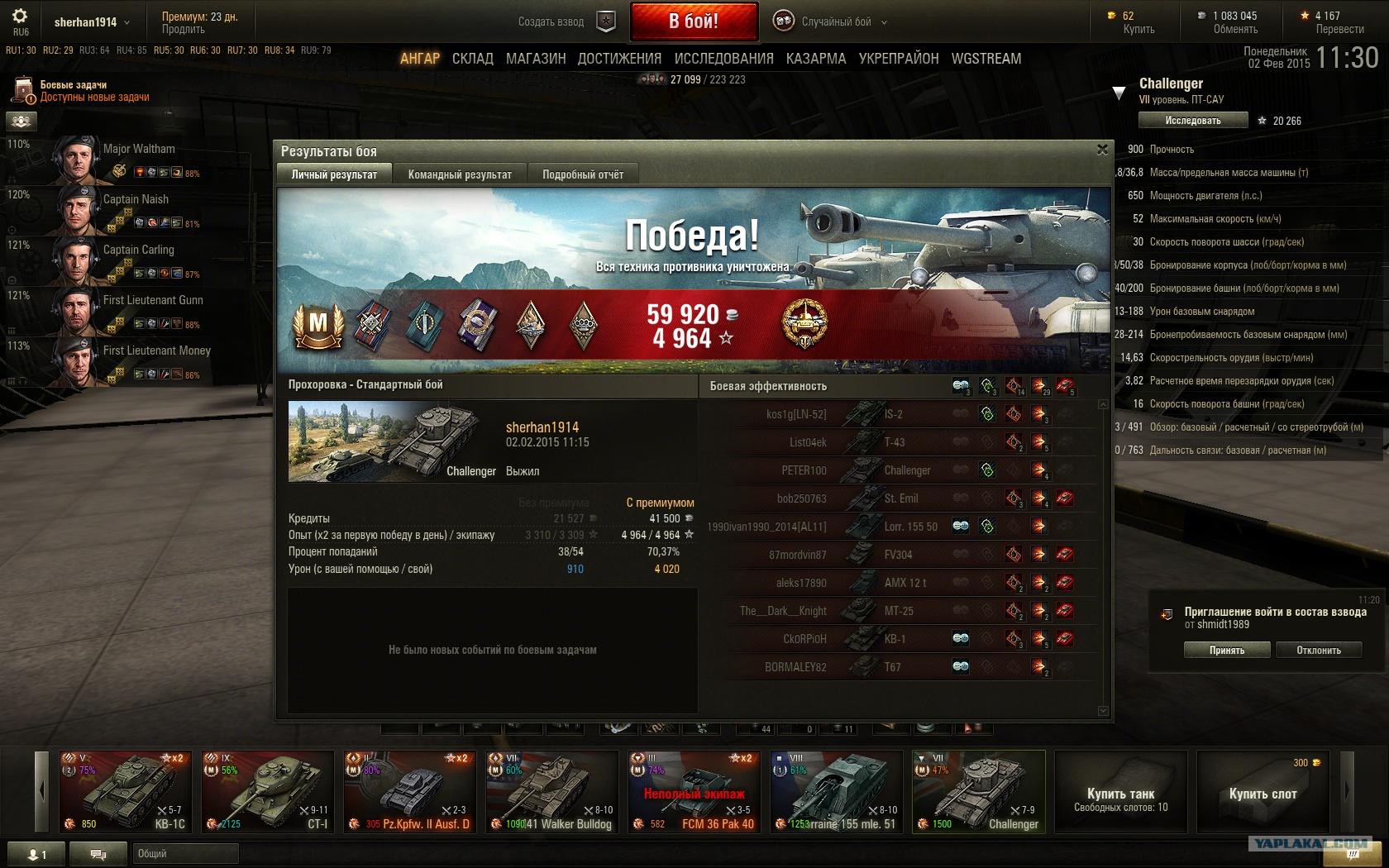The width and height of the screenshot is (1389, 868).
Task: Click Создать взвод to create platoon
Action: 551,22
